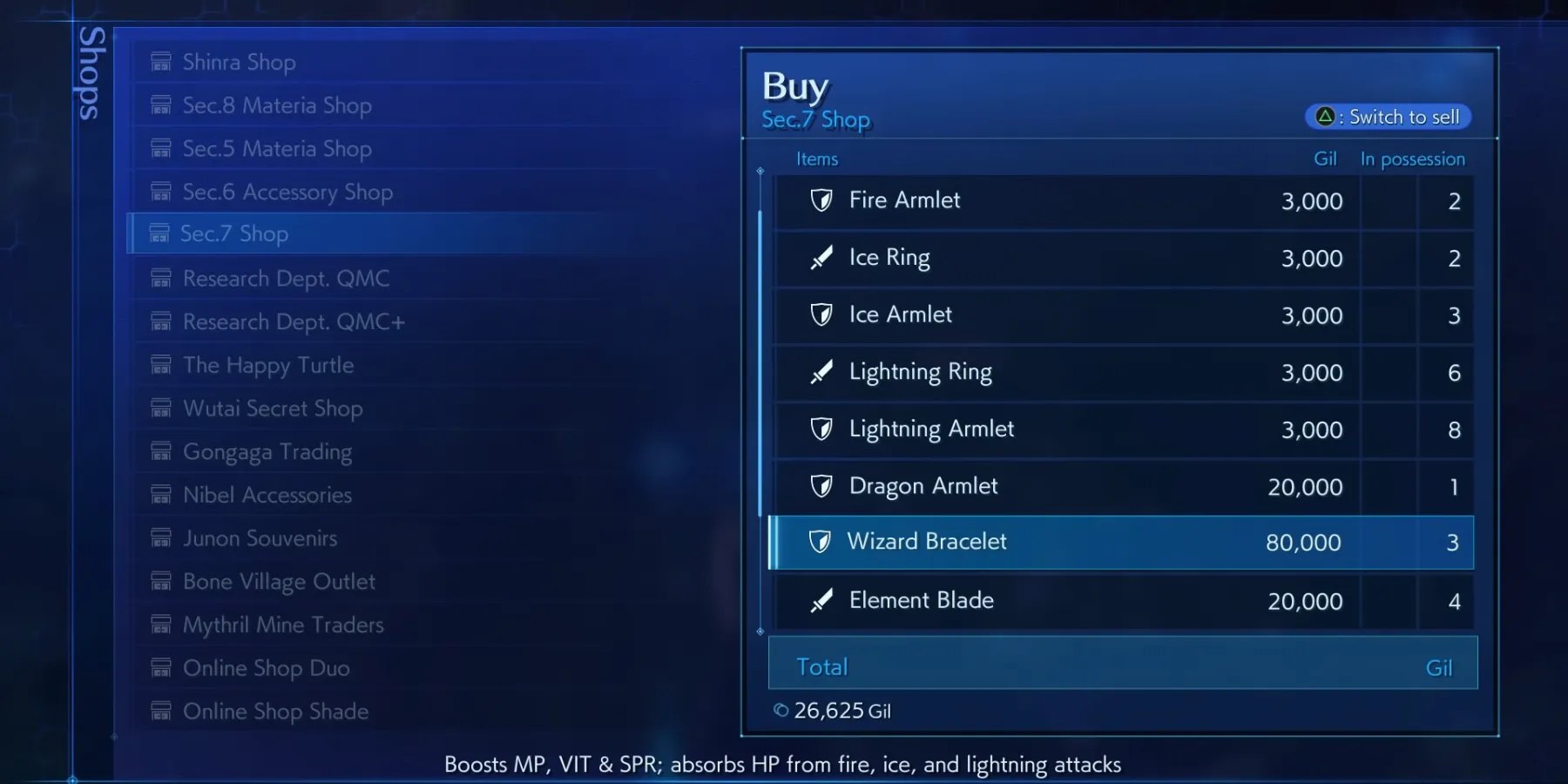Select the sword icon next to Ice Ring

tap(821, 258)
